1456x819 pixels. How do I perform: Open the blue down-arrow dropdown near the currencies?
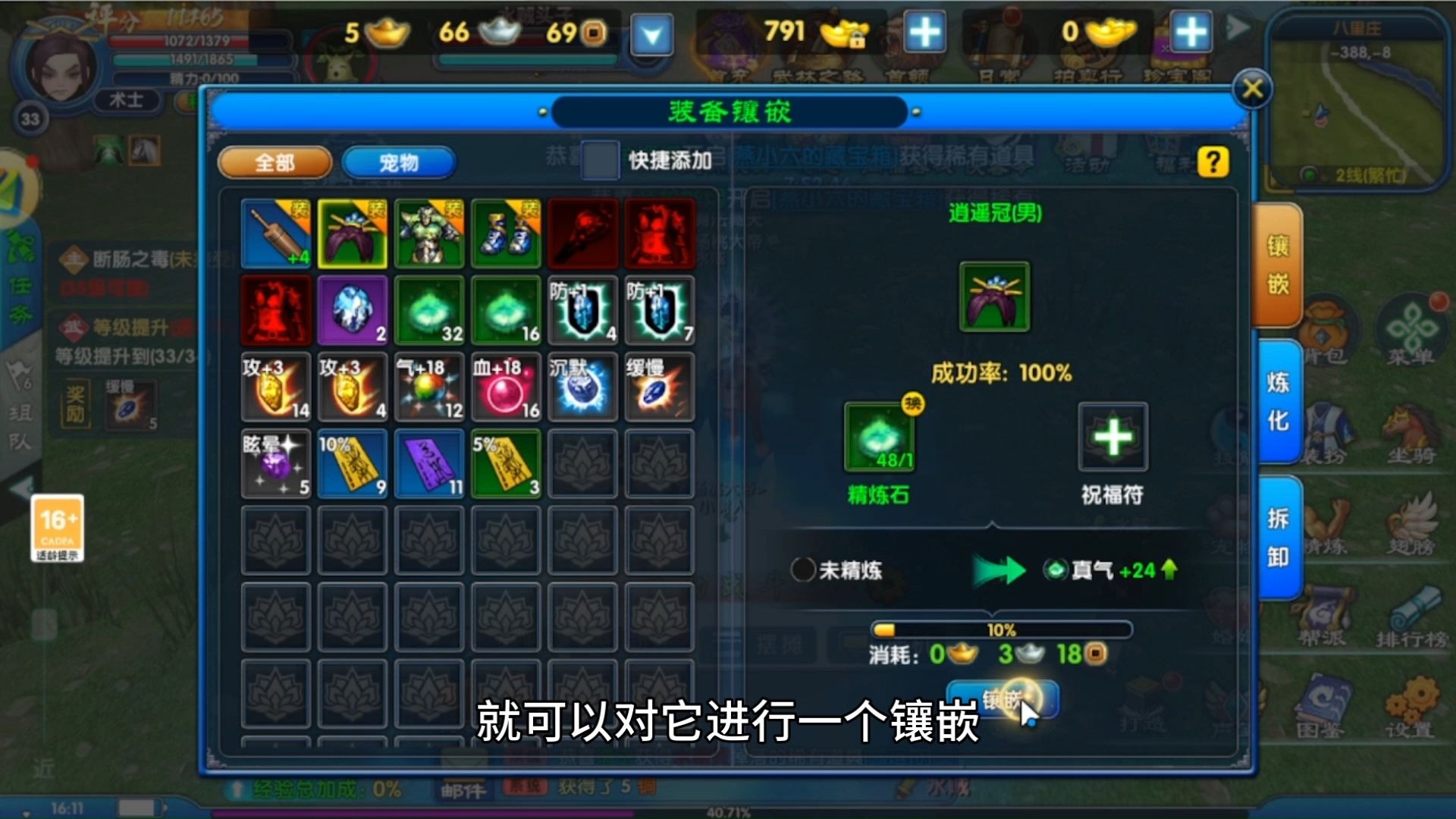651,33
